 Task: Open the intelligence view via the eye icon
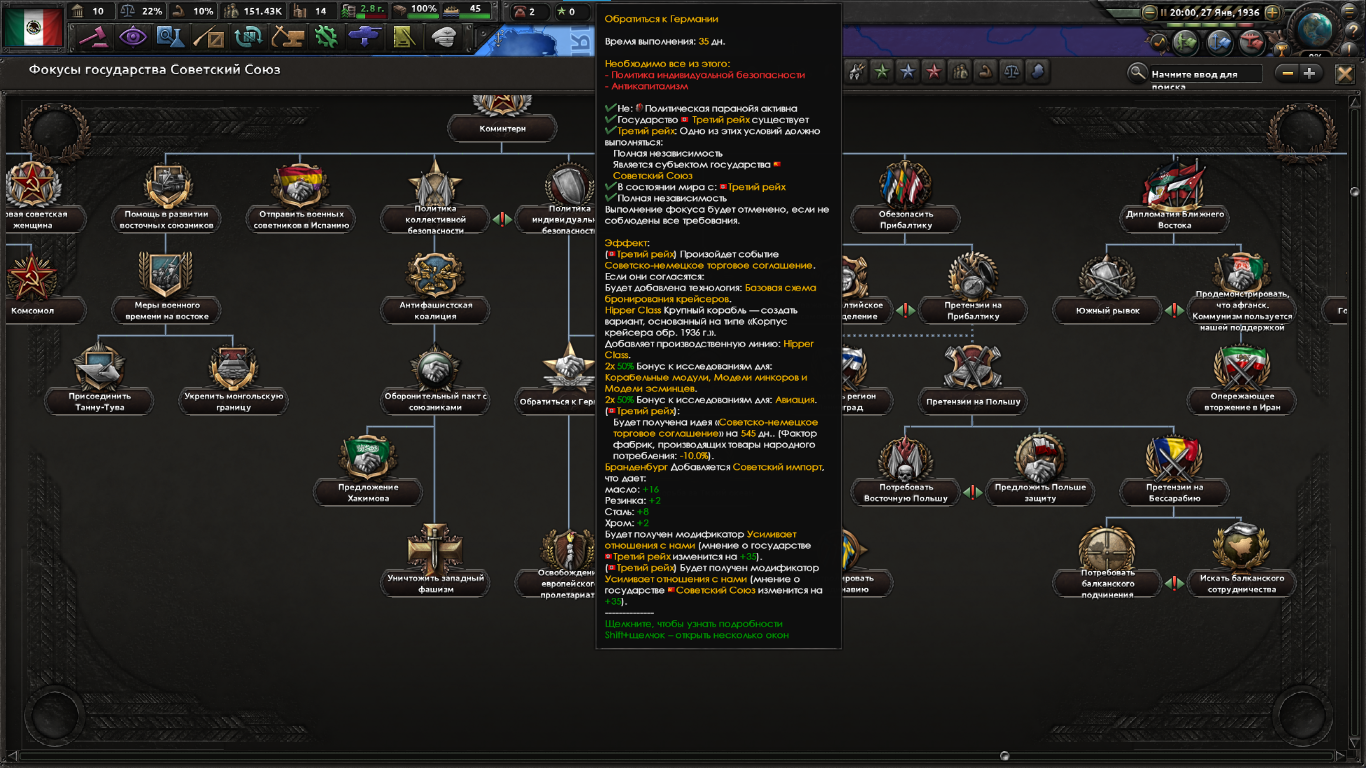click(133, 37)
